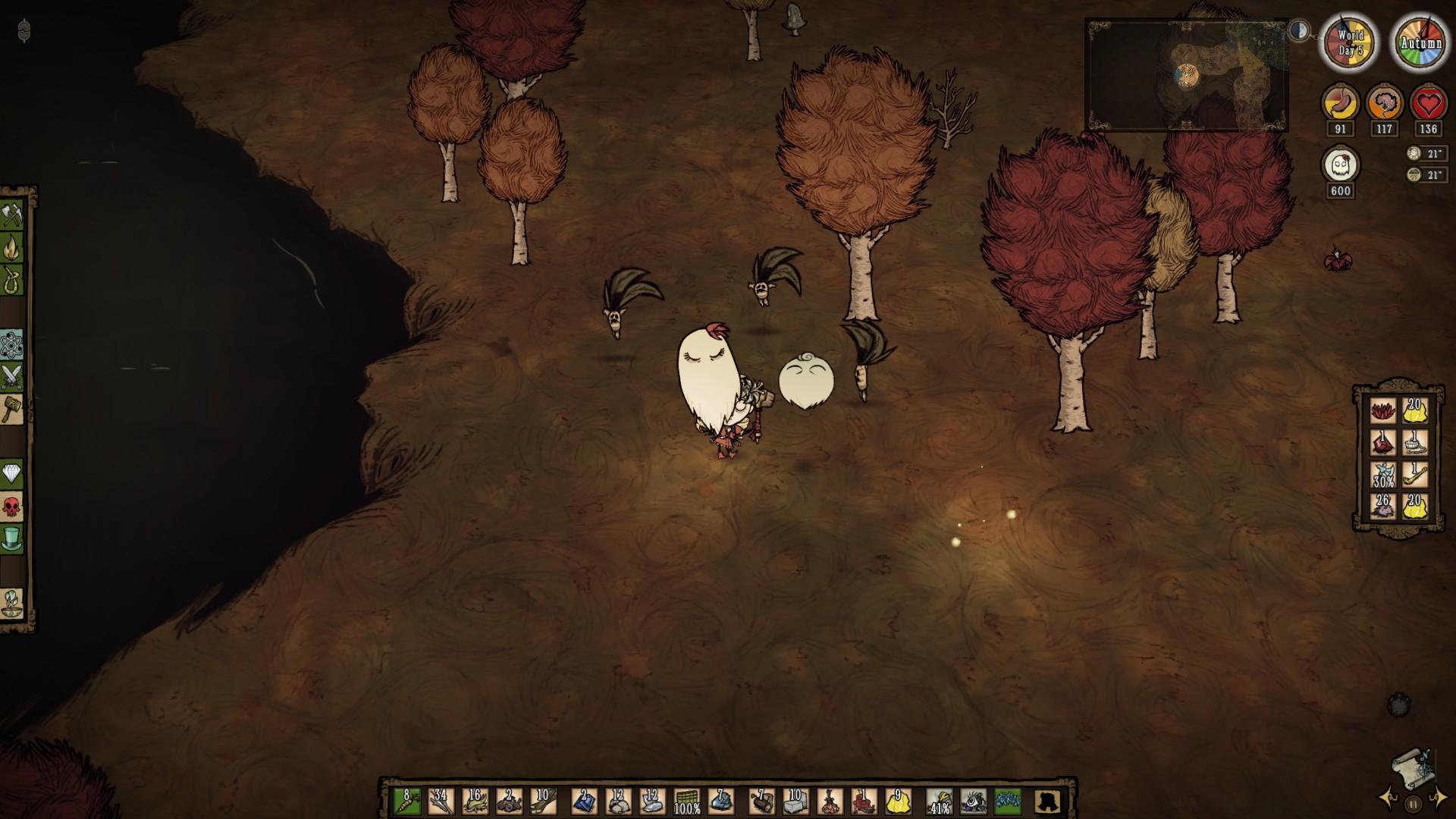Open the Fire crafting tab
Screen dimensions: 1456x819
tap(13, 247)
